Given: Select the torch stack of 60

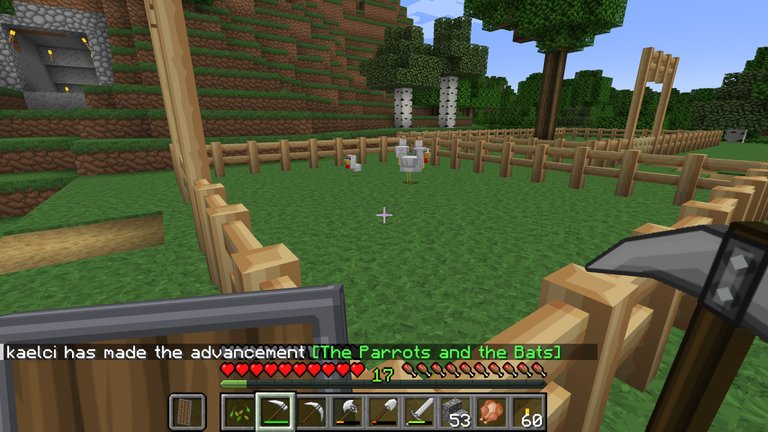Looking at the screenshot, I should [529, 412].
